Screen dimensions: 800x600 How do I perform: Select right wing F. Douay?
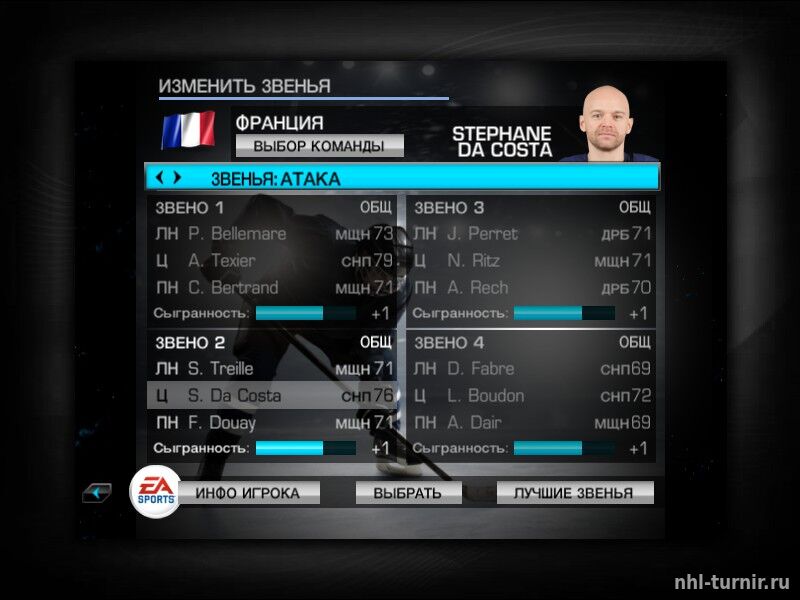click(271, 423)
